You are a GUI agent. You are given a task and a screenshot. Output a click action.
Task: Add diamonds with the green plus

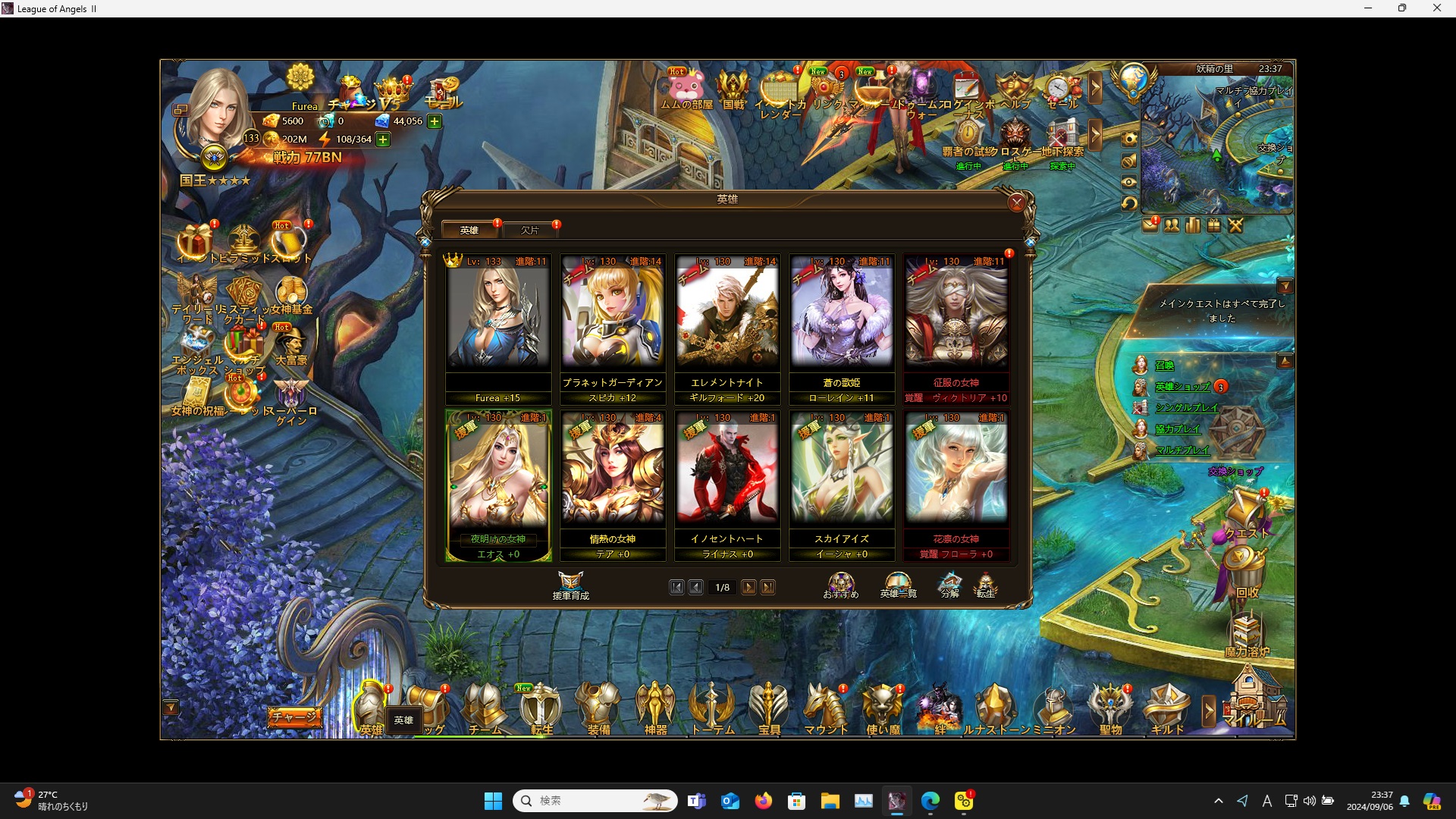(x=435, y=121)
